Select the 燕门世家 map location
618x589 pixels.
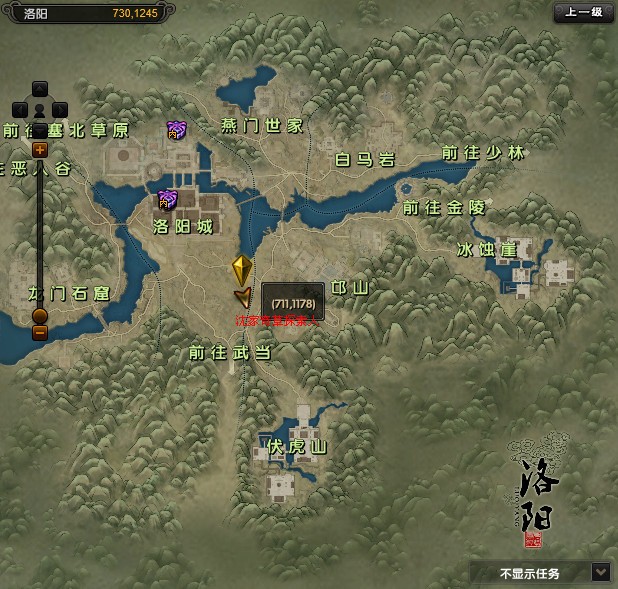262,125
